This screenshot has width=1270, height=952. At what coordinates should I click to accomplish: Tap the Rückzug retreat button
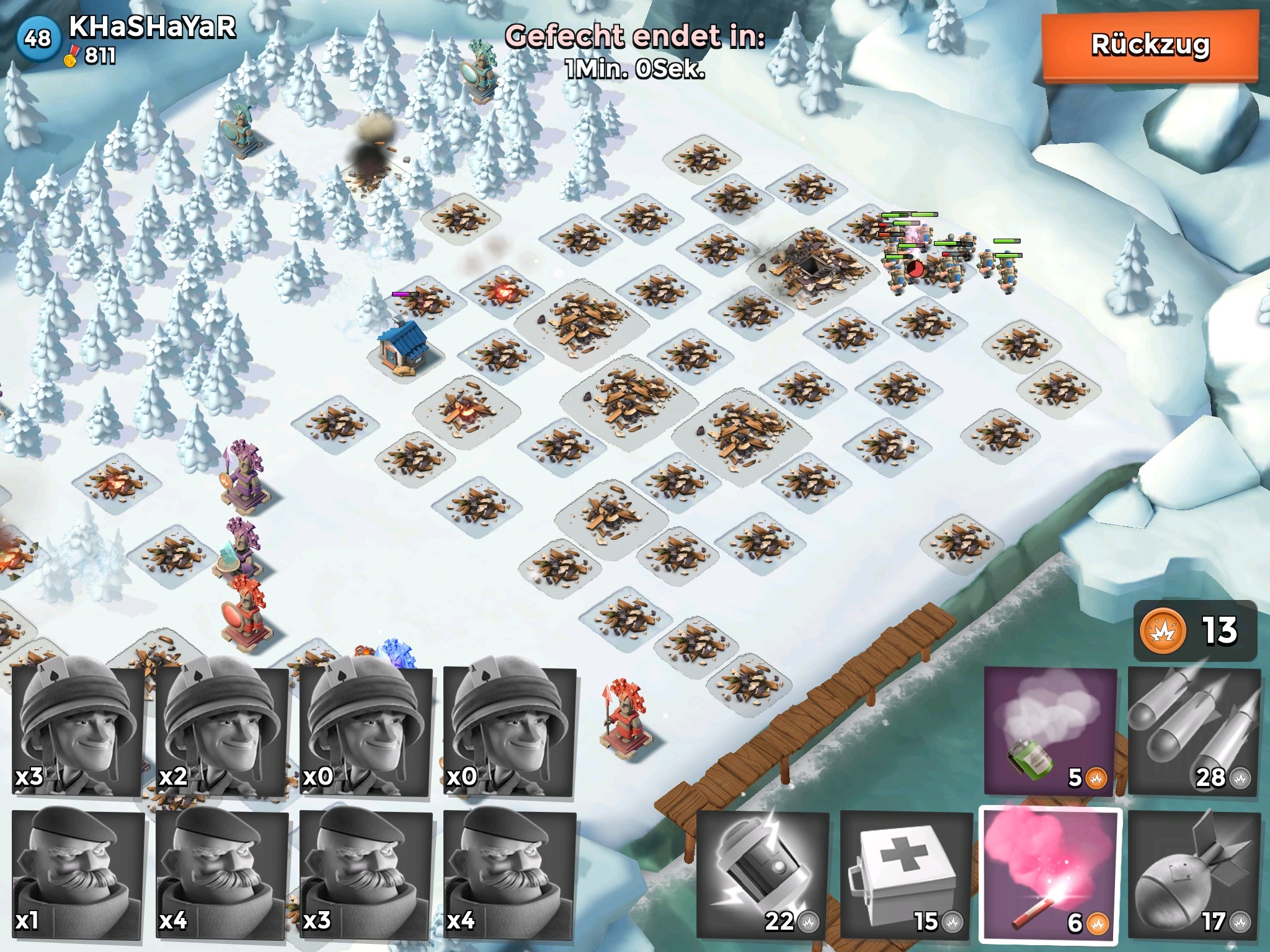click(1150, 46)
